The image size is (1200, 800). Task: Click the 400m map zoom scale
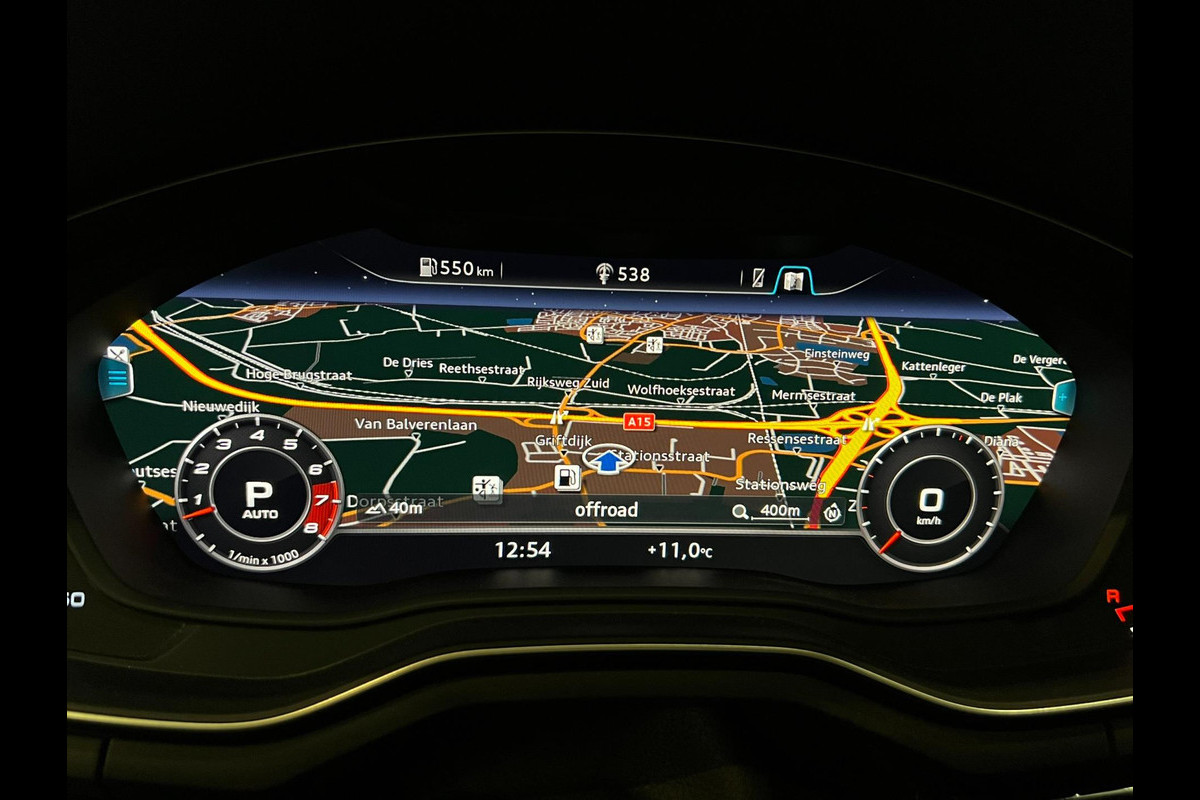[x=780, y=511]
